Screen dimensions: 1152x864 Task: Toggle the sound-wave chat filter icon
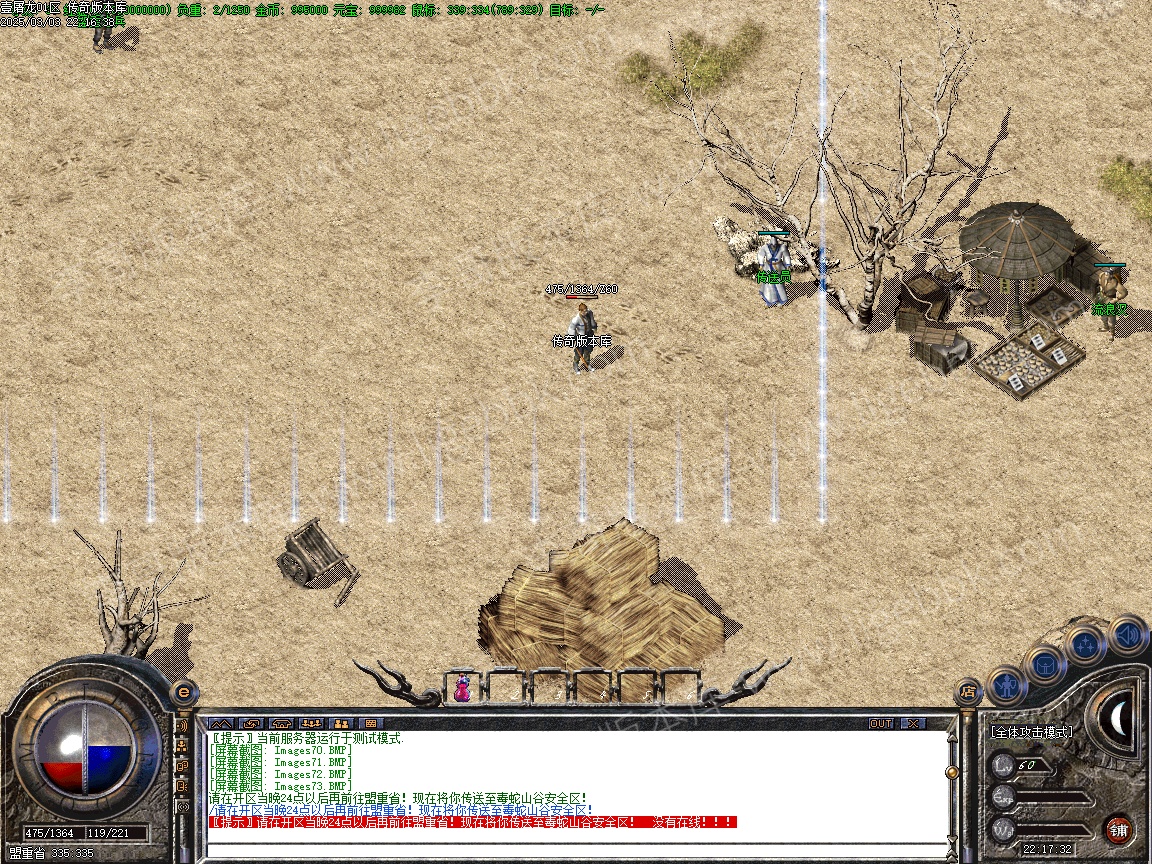[x=183, y=723]
